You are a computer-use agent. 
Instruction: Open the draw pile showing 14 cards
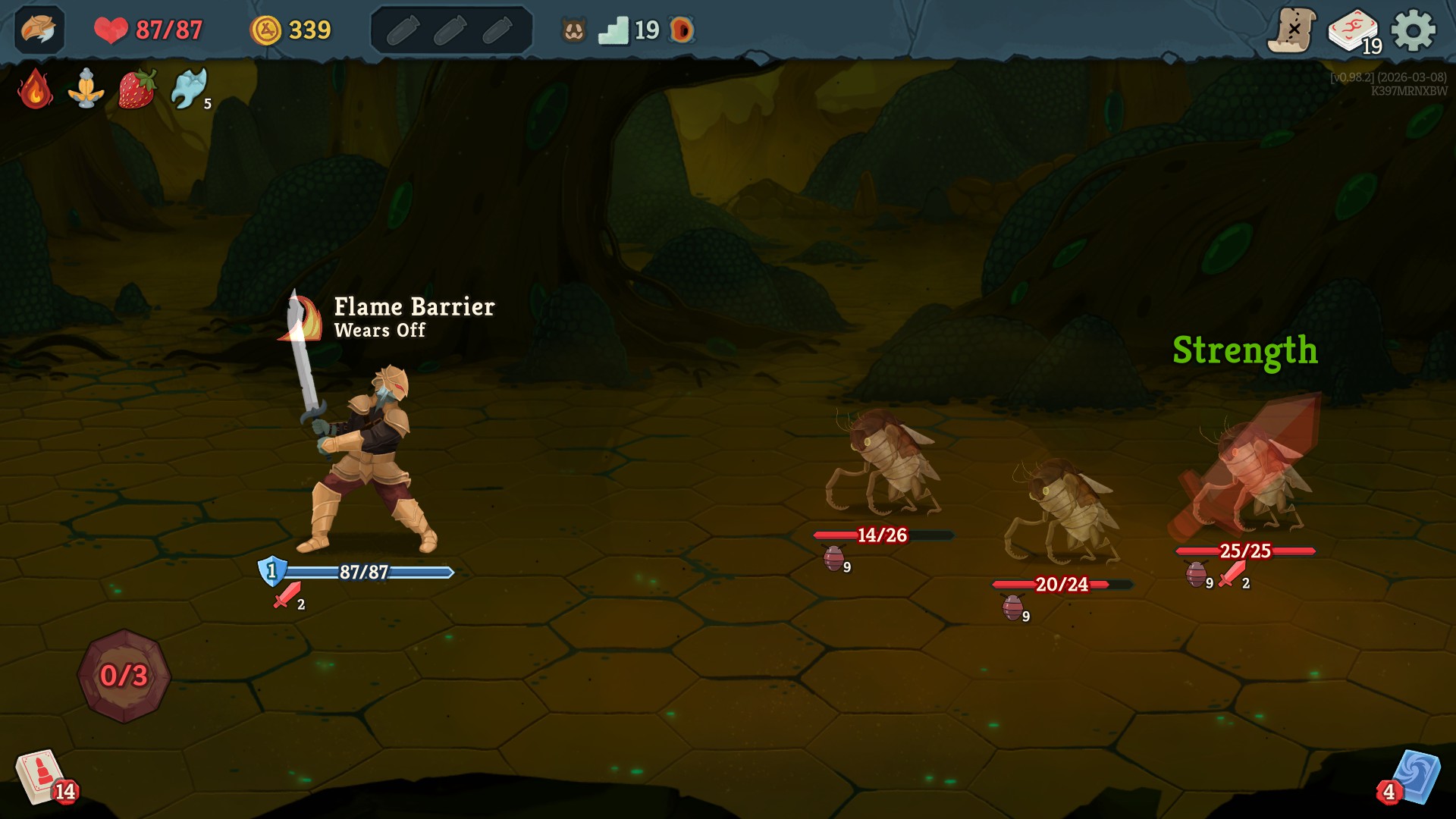coord(42,775)
